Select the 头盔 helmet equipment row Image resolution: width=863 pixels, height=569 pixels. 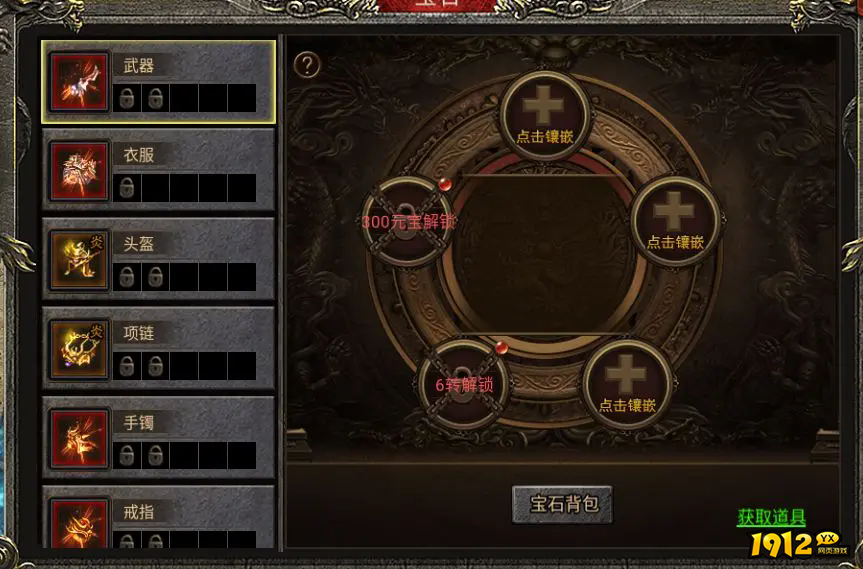(x=158, y=260)
